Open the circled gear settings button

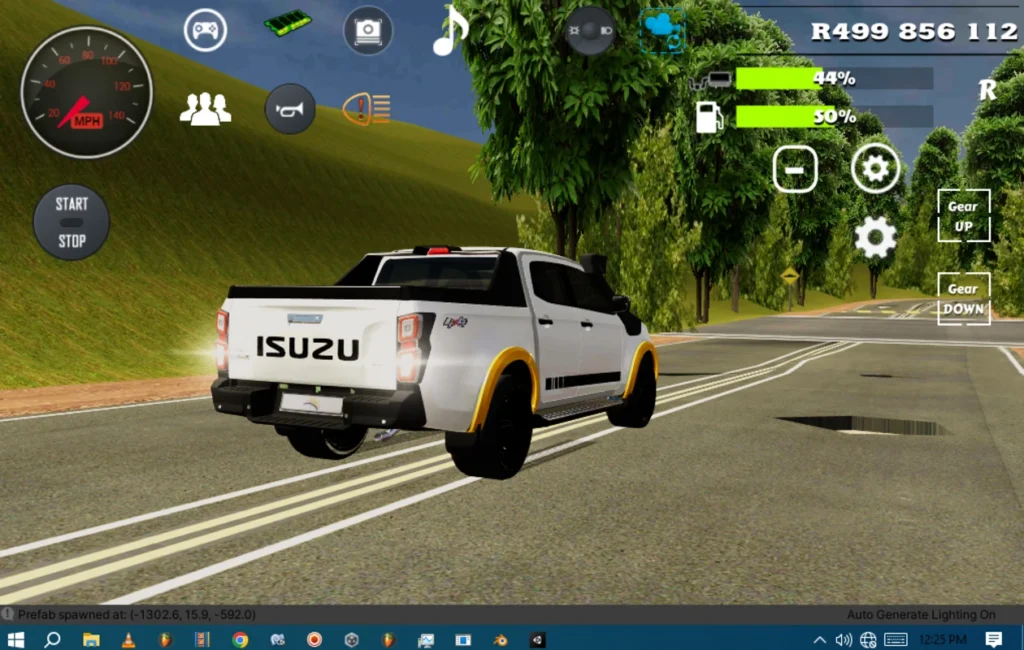[x=876, y=169]
